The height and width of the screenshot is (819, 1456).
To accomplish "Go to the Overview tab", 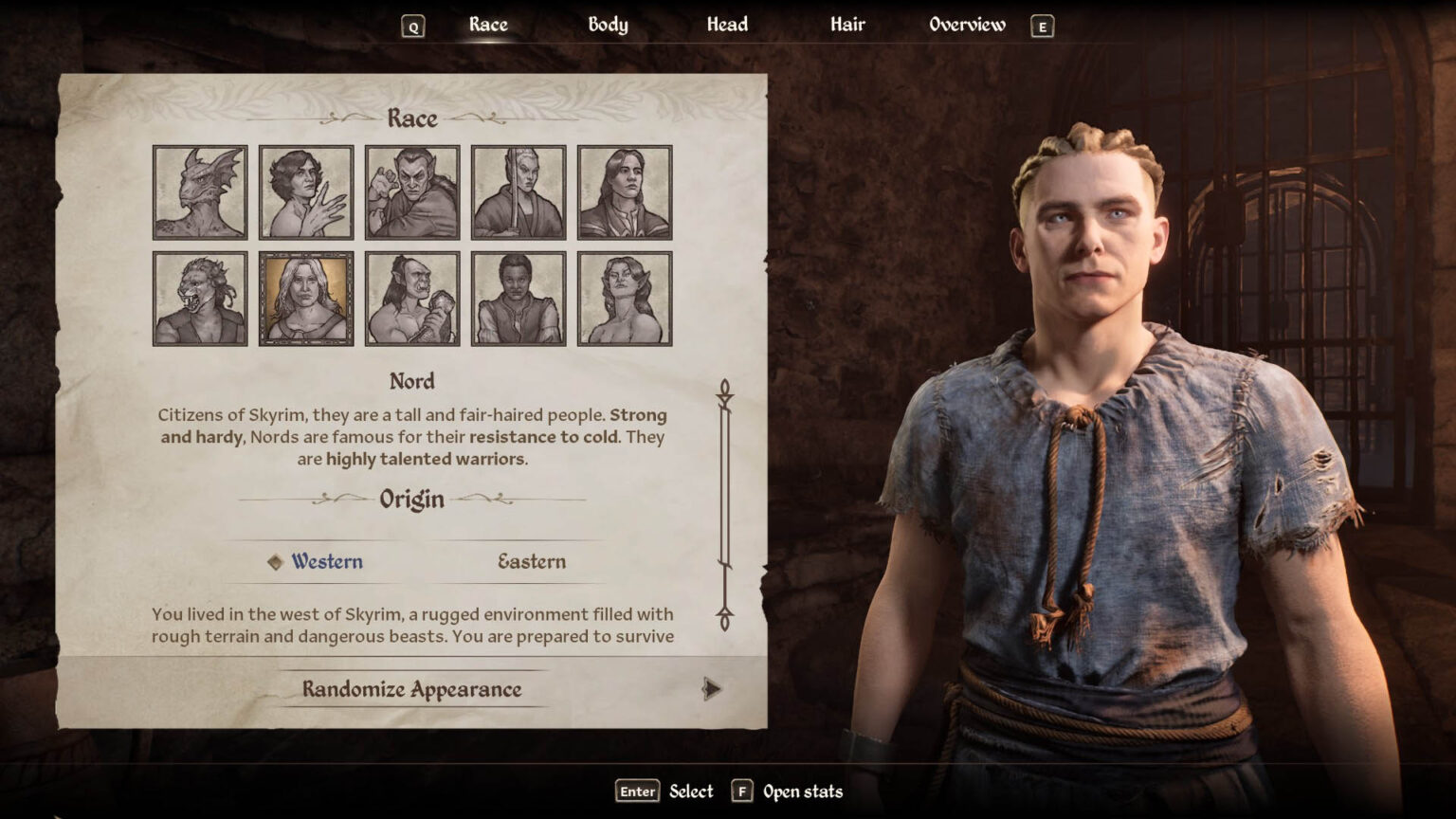I will (x=968, y=25).
